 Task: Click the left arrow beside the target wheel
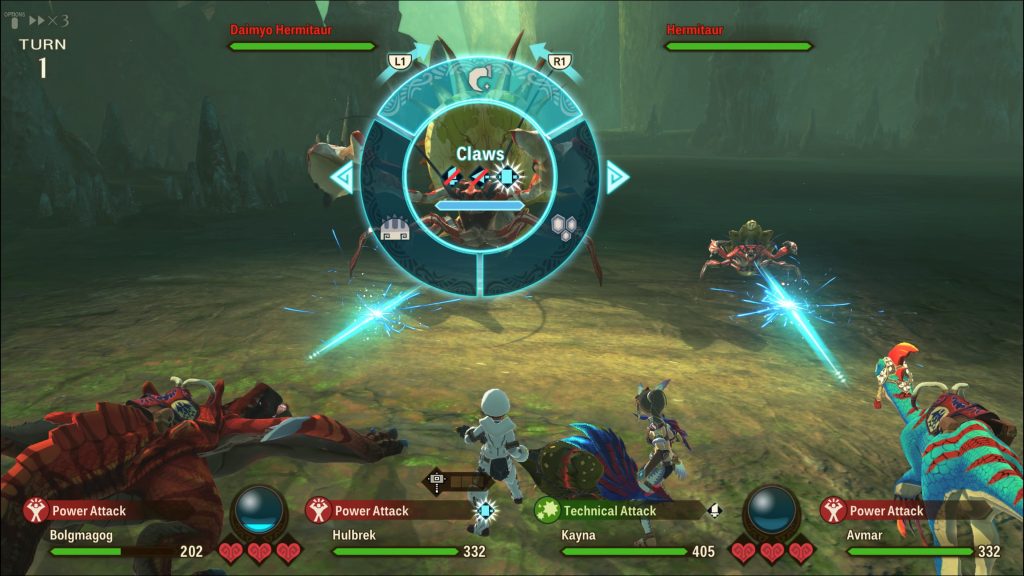click(x=343, y=178)
